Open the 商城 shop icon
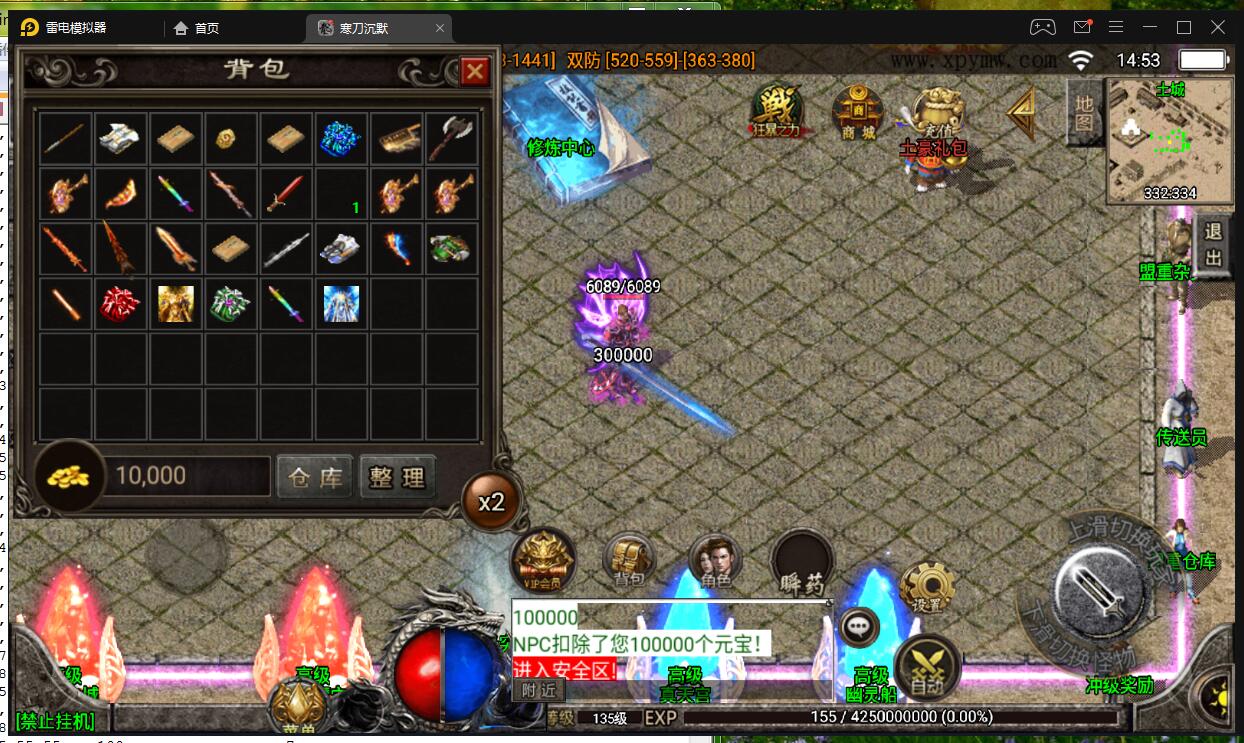Viewport: 1244px width, 743px height. click(859, 113)
